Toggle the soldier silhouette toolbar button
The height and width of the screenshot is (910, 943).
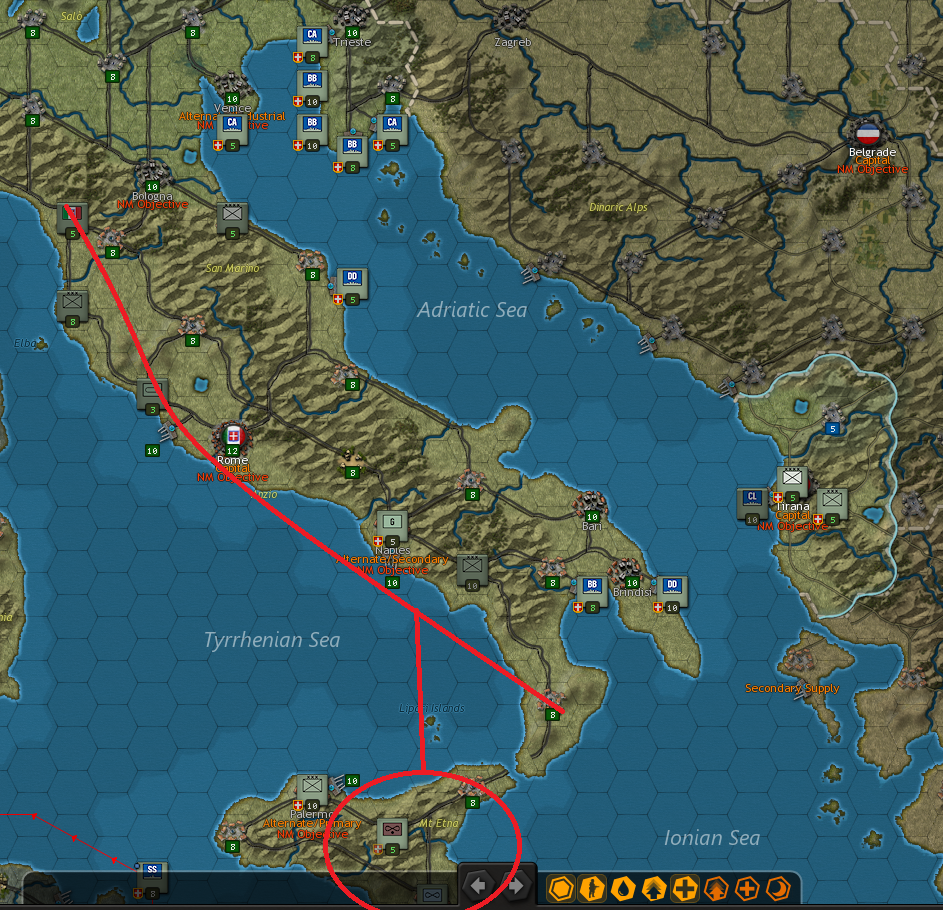click(593, 887)
